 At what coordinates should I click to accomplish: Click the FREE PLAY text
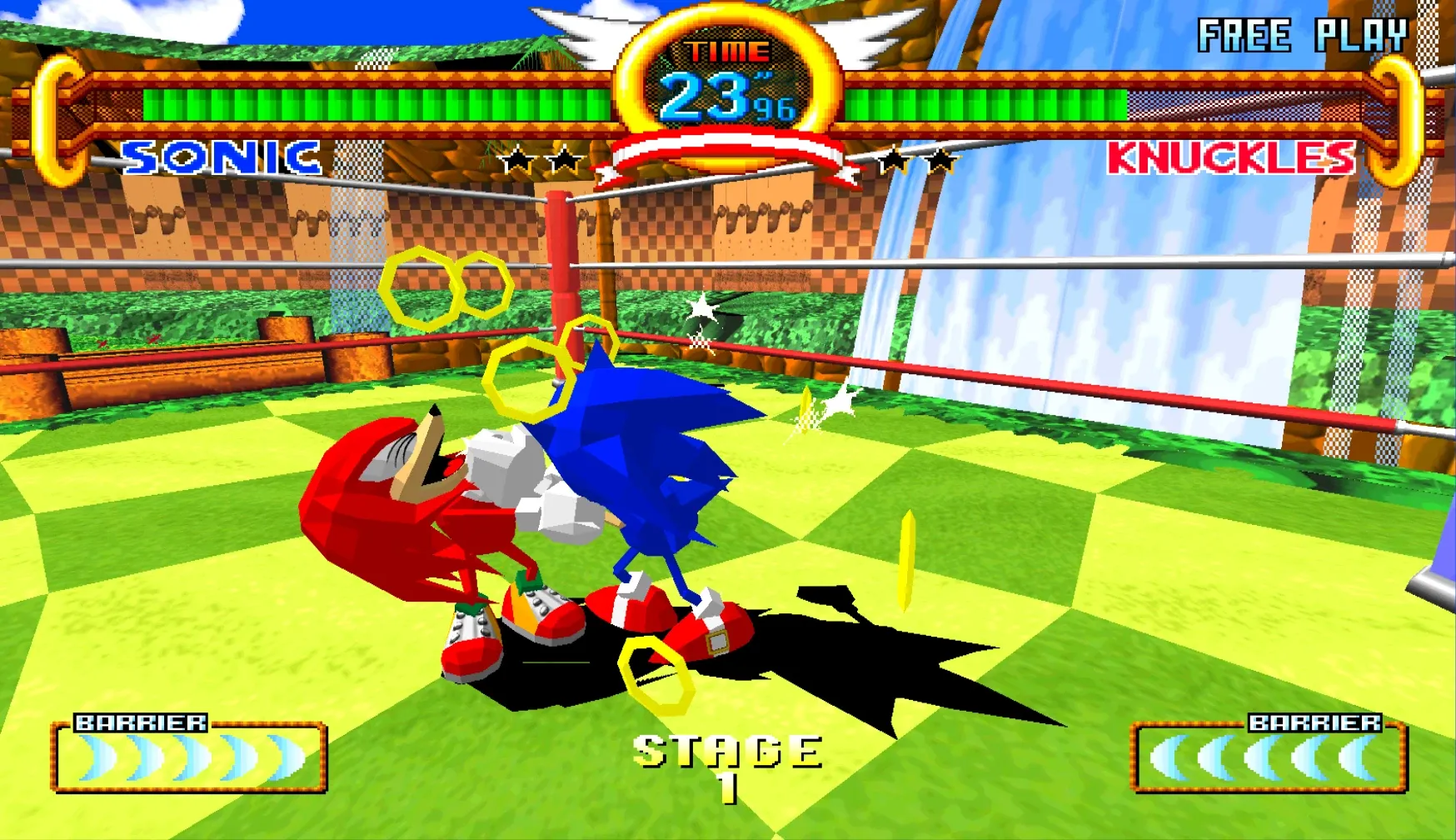coord(1299,35)
